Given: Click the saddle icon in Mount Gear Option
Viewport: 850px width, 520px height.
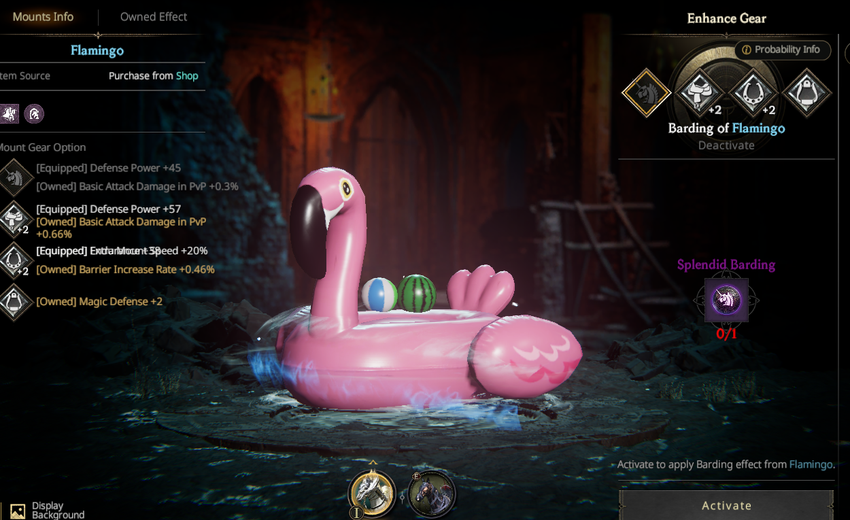Looking at the screenshot, I should (14, 216).
